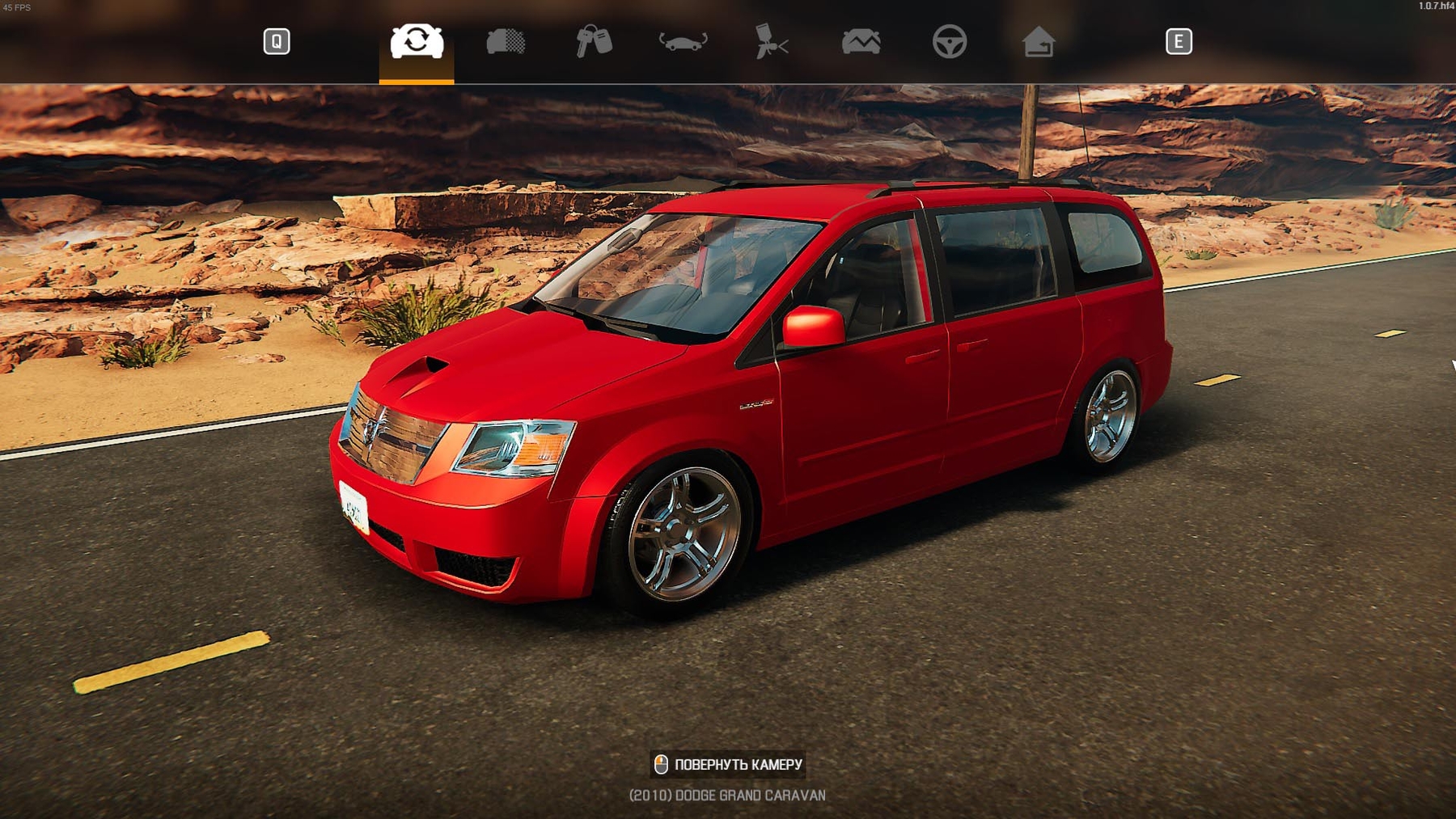Open the car with curved arrows tab
The width and height of the screenshot is (1456, 819).
[683, 41]
